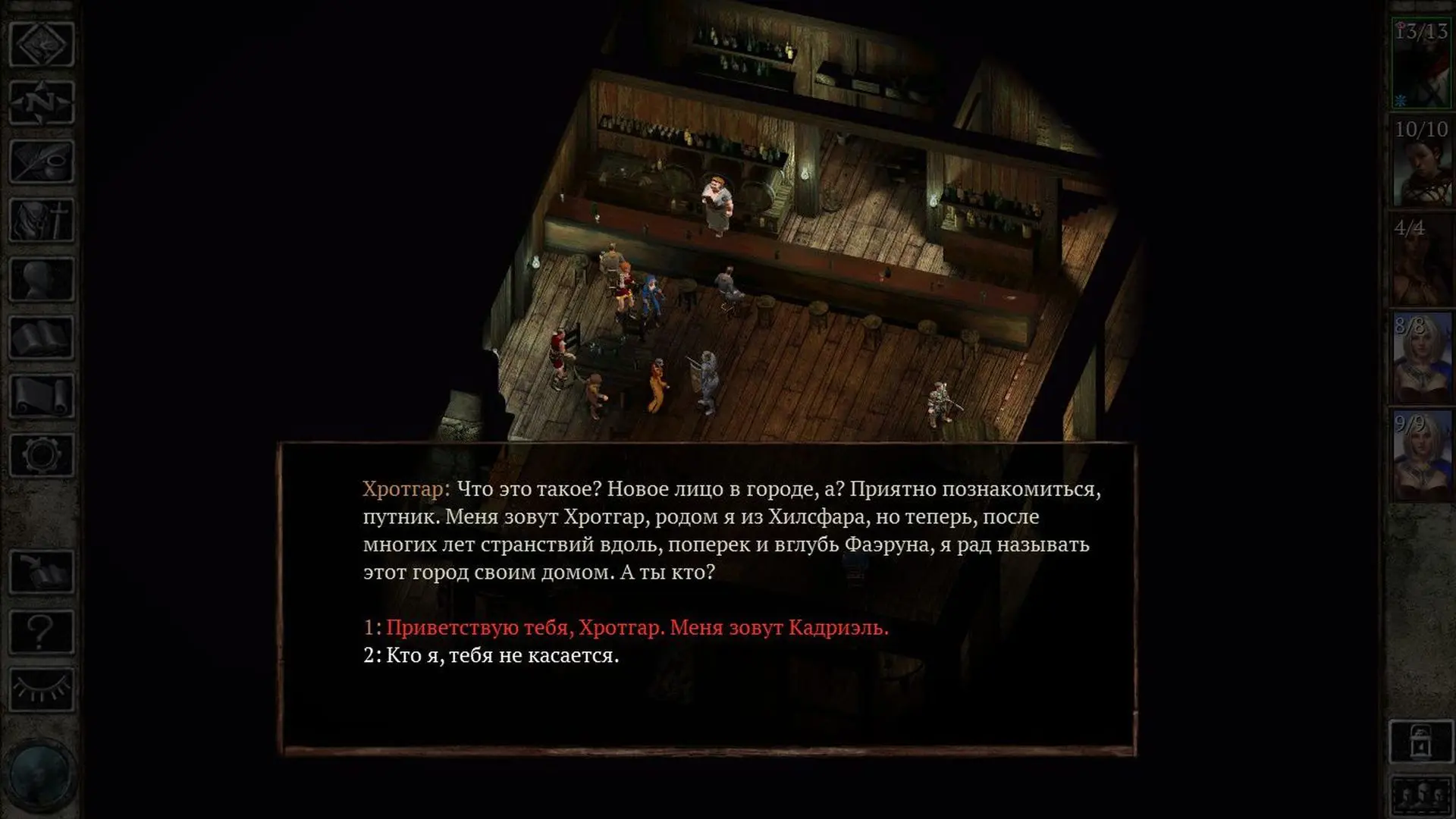Open inventory via helmet and sword icon
The image size is (1456, 819).
(41, 221)
